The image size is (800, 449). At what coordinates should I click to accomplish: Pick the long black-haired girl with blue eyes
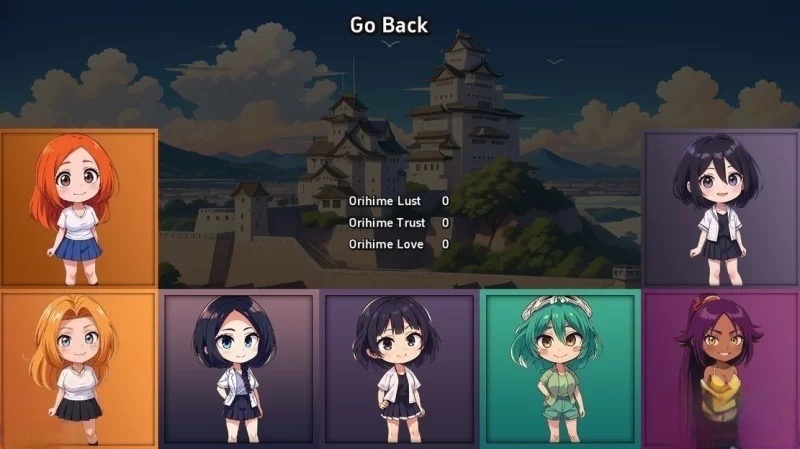click(239, 369)
